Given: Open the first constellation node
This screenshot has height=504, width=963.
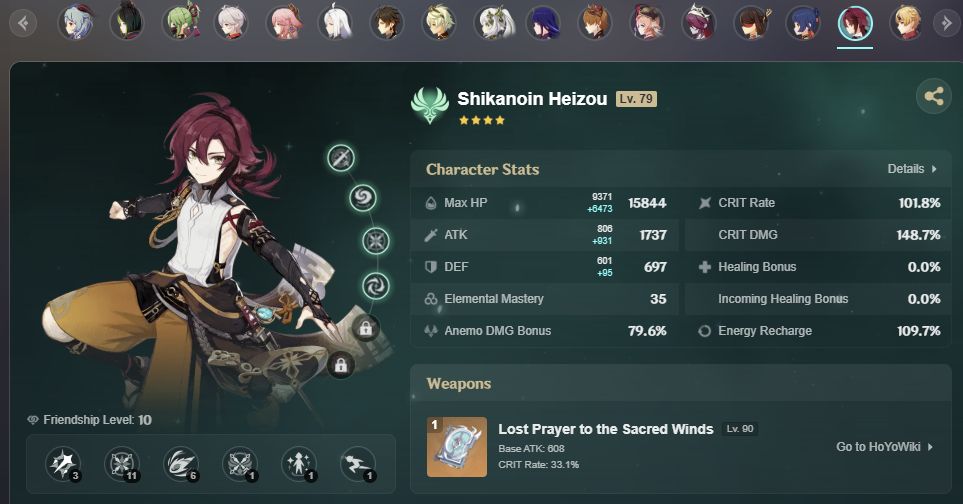Looking at the screenshot, I should (x=341, y=157).
